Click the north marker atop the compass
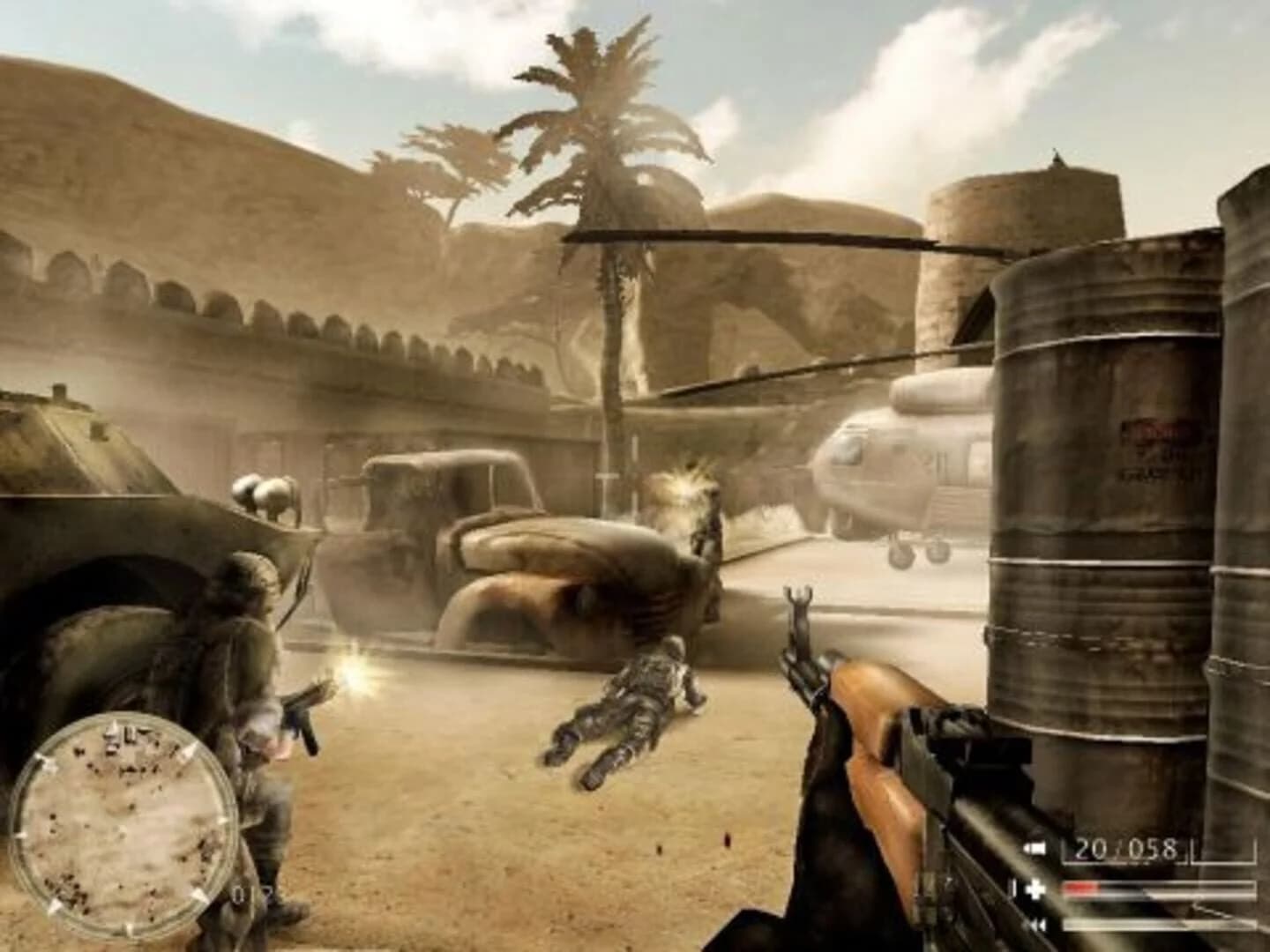 pos(113,721)
